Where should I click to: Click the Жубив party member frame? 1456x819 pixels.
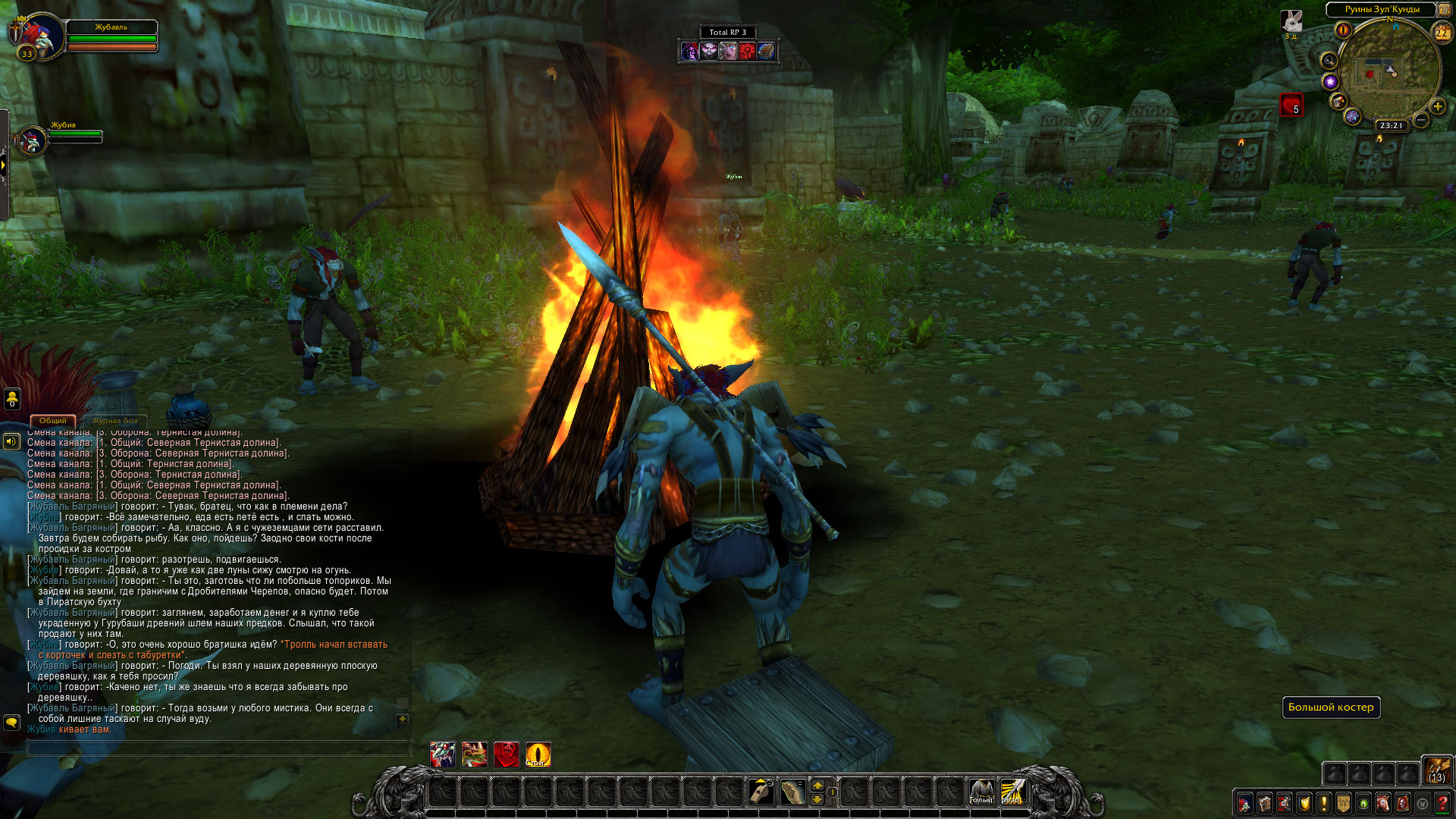[33, 140]
